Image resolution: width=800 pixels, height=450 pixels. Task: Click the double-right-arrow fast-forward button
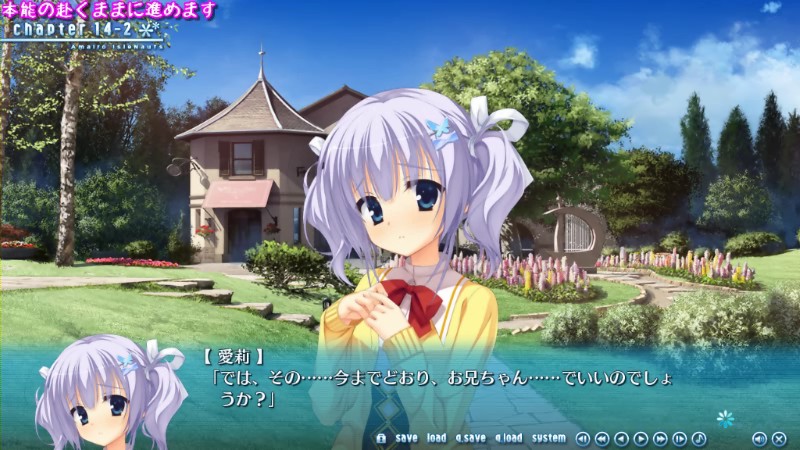pyautogui.click(x=660, y=438)
